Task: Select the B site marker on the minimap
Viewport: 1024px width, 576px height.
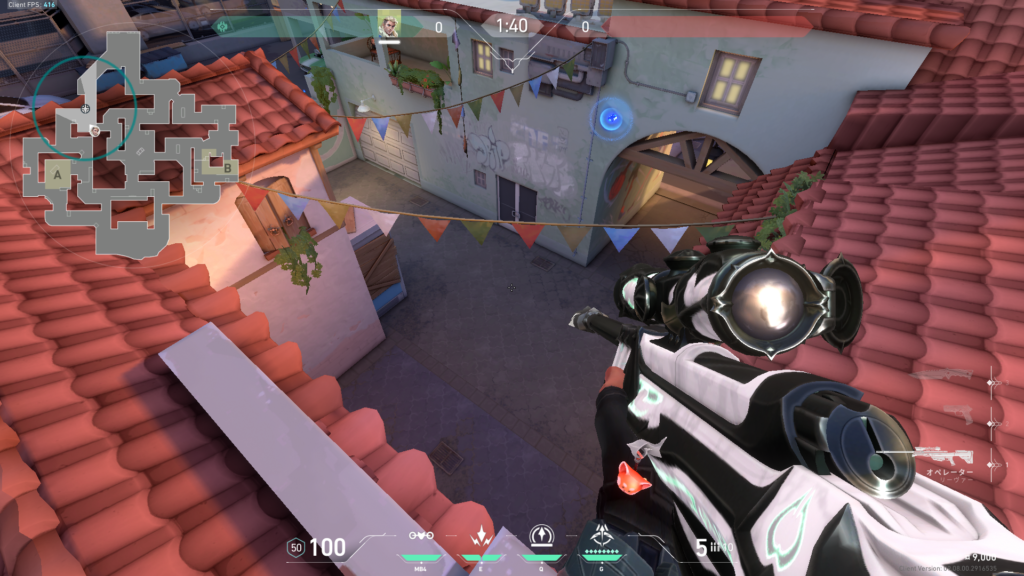Action: [x=228, y=168]
